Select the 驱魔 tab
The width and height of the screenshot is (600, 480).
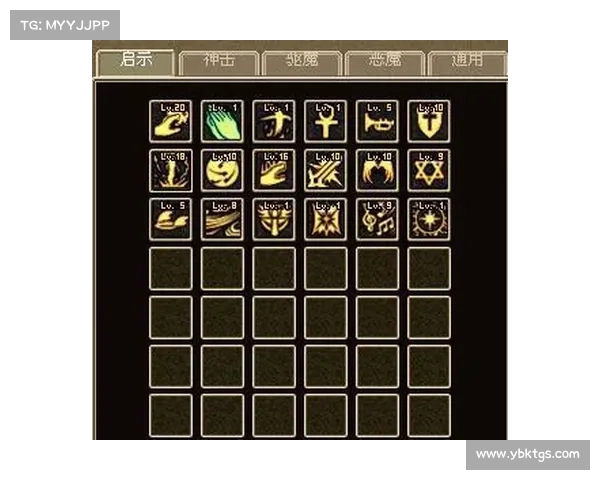pos(302,62)
